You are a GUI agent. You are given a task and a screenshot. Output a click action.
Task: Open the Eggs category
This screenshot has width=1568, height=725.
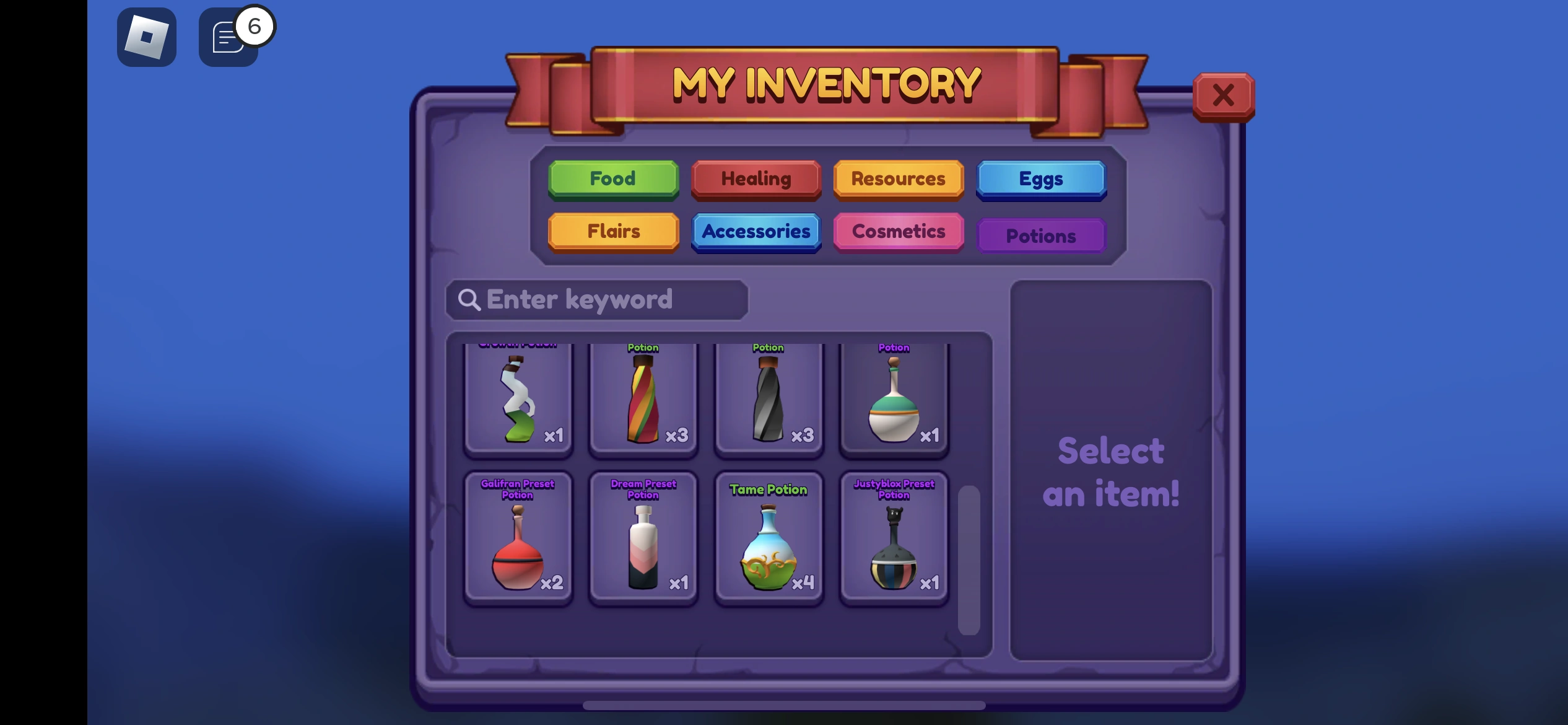[x=1040, y=179]
